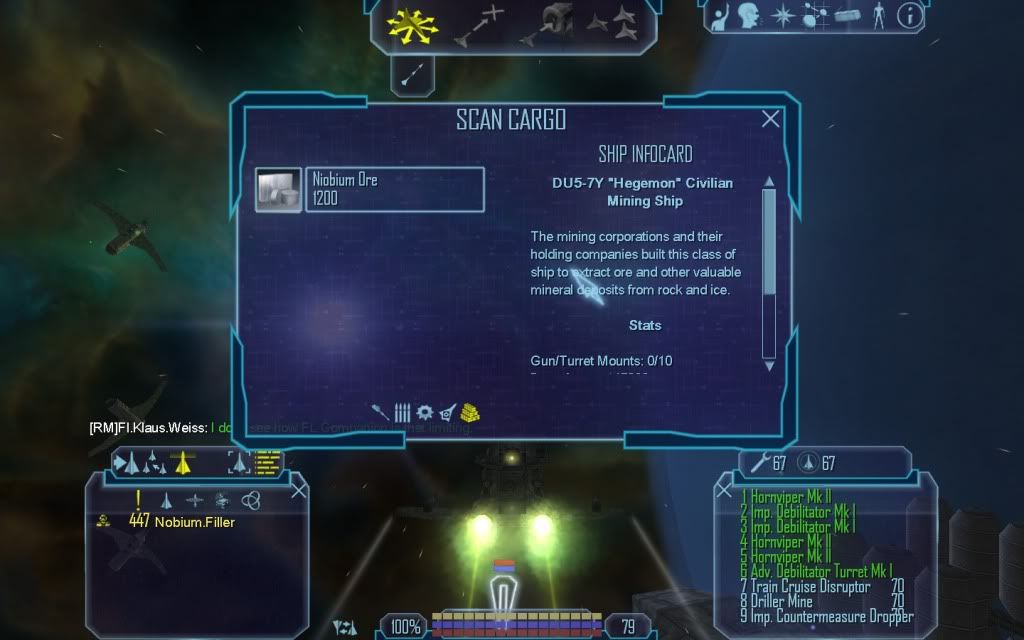Filter scan cargo by ammunition bullets
Screen dimensions: 1024x640
[402, 412]
